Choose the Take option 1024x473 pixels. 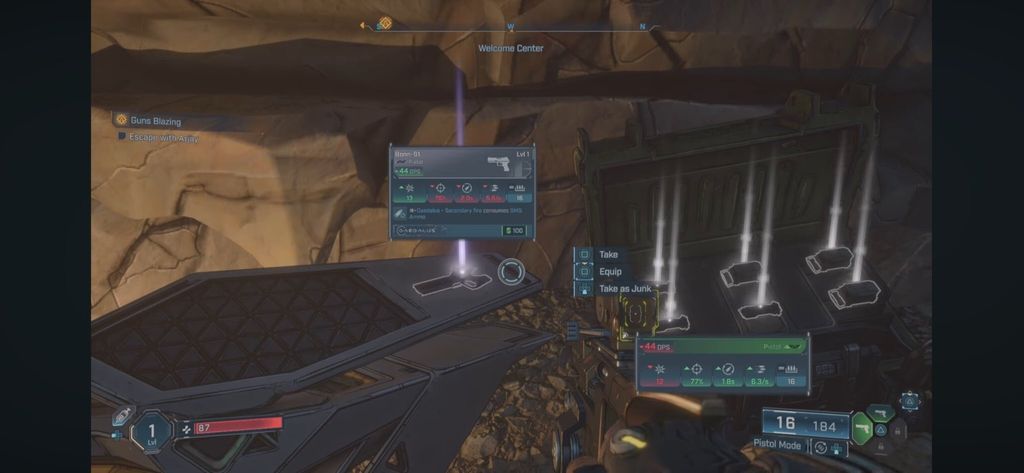coord(608,255)
